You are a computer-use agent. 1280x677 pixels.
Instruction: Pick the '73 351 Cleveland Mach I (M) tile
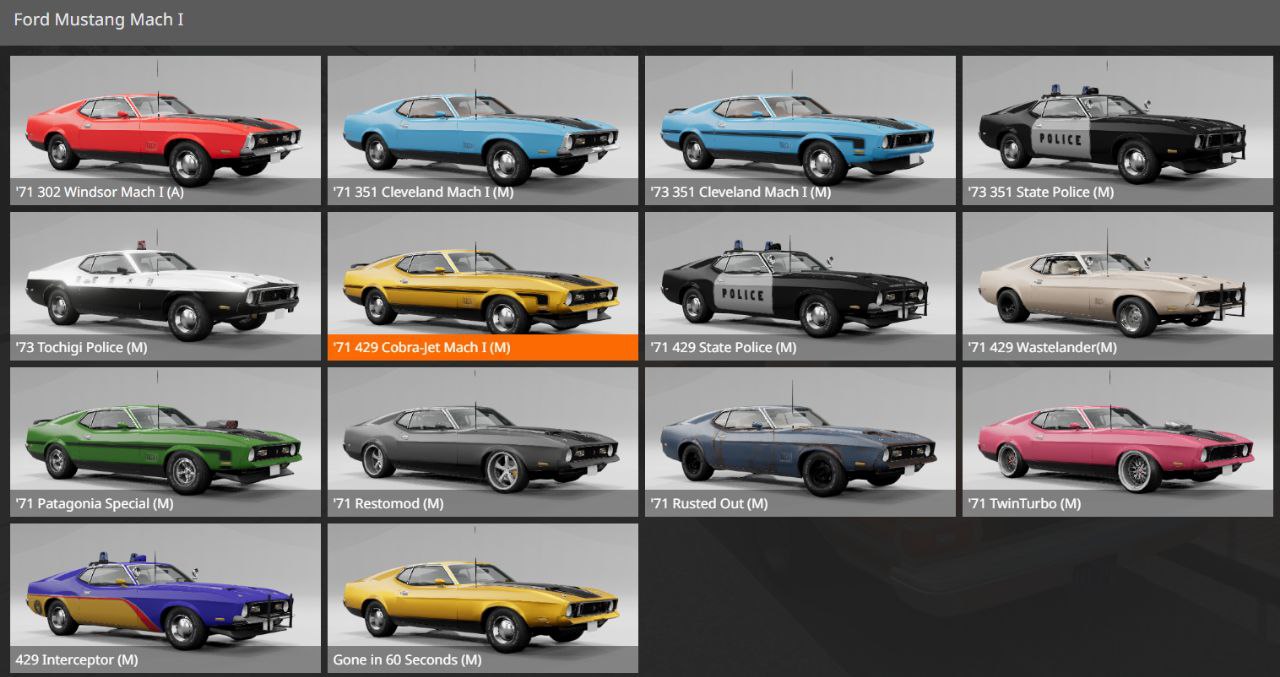pos(800,130)
